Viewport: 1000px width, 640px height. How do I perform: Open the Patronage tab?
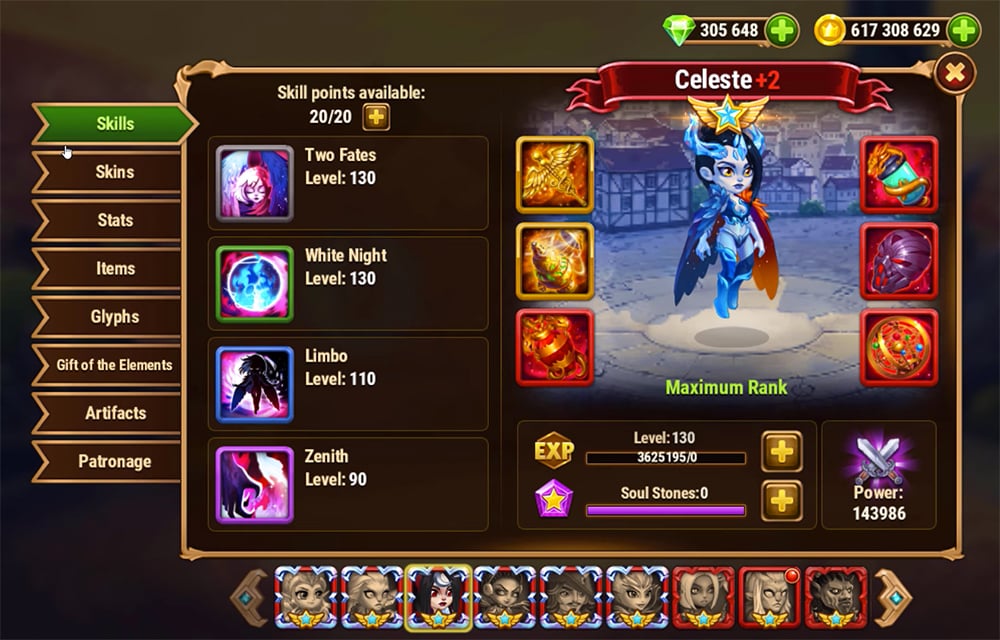pos(114,461)
